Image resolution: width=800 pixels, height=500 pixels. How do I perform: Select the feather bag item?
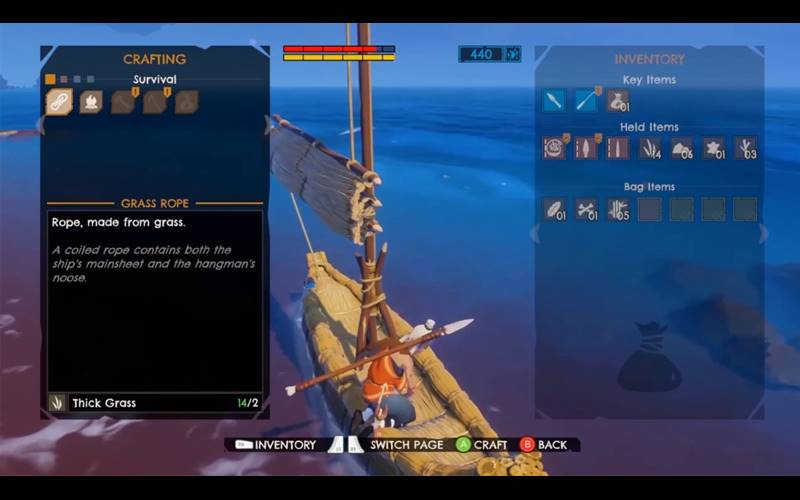click(554, 209)
